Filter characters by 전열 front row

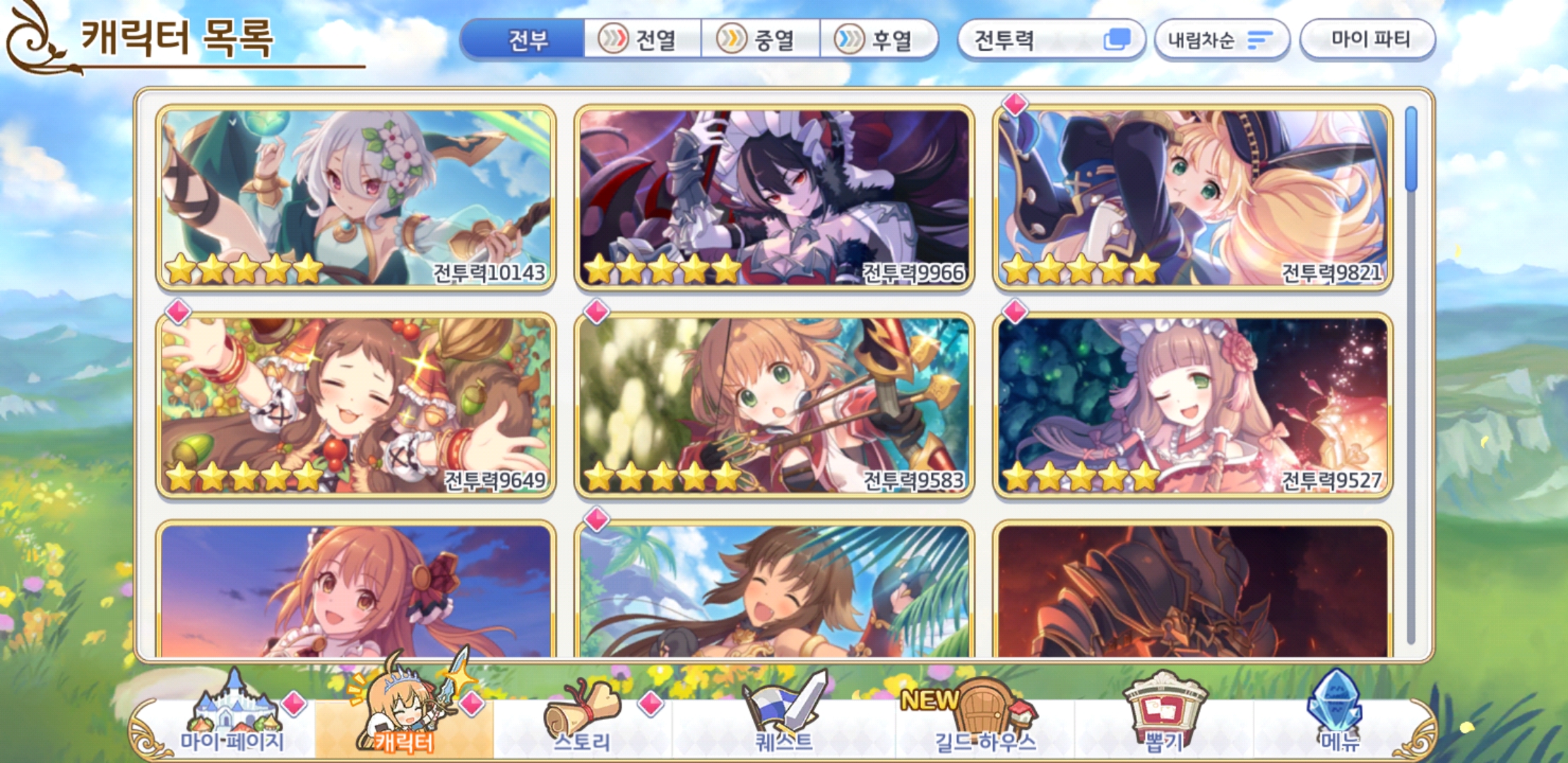[x=641, y=40]
